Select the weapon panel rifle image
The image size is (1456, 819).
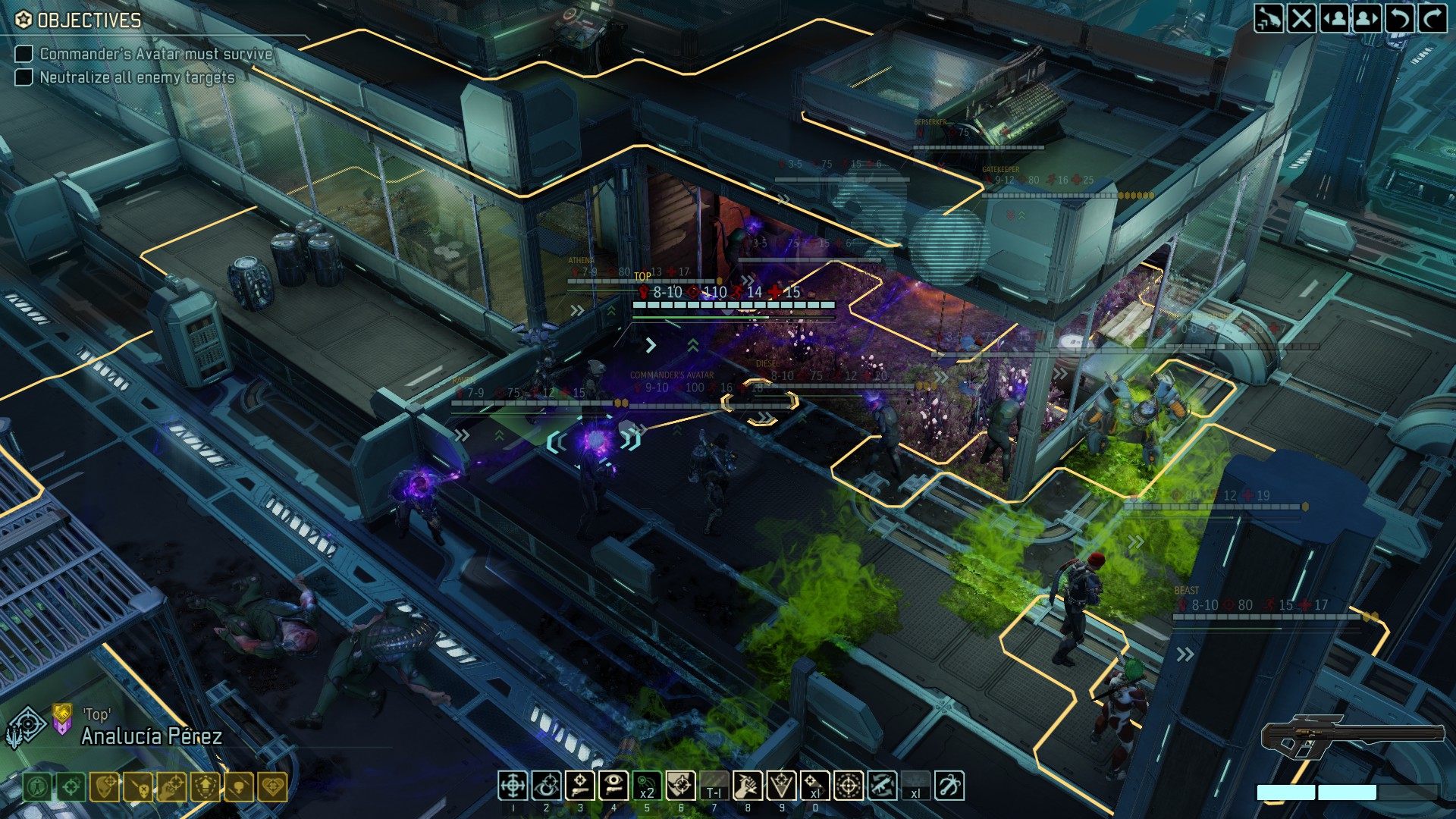coord(1352,736)
